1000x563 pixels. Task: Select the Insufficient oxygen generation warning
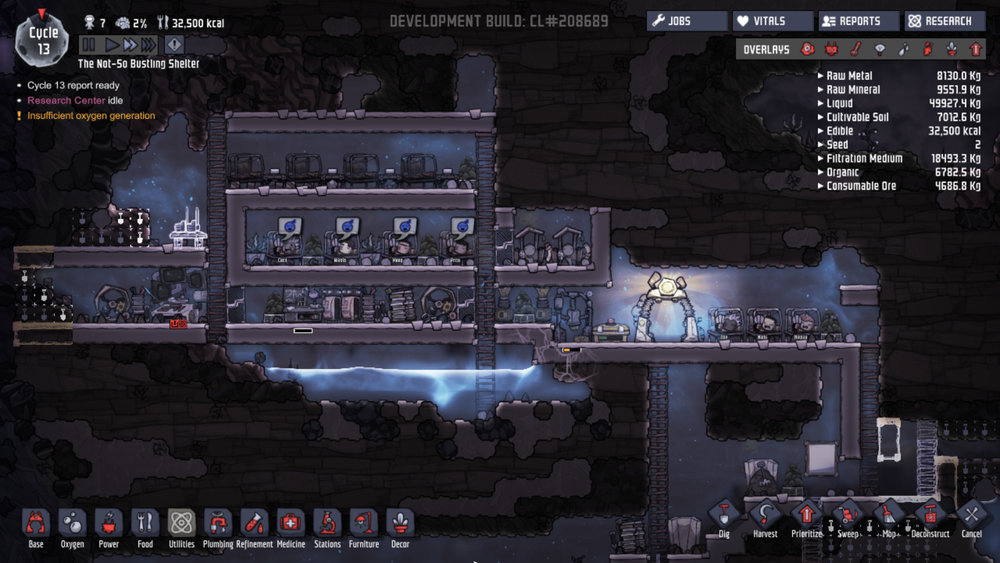pyautogui.click(x=91, y=116)
